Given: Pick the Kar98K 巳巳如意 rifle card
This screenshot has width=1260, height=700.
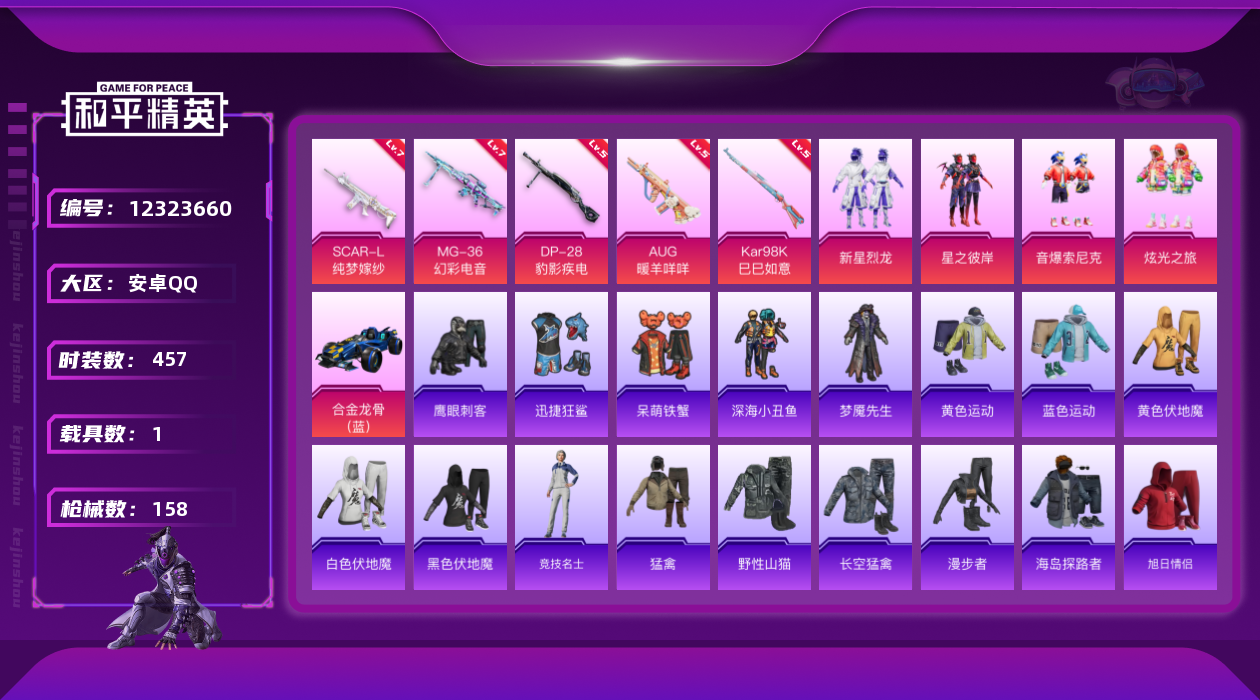Looking at the screenshot, I should pos(764,211).
